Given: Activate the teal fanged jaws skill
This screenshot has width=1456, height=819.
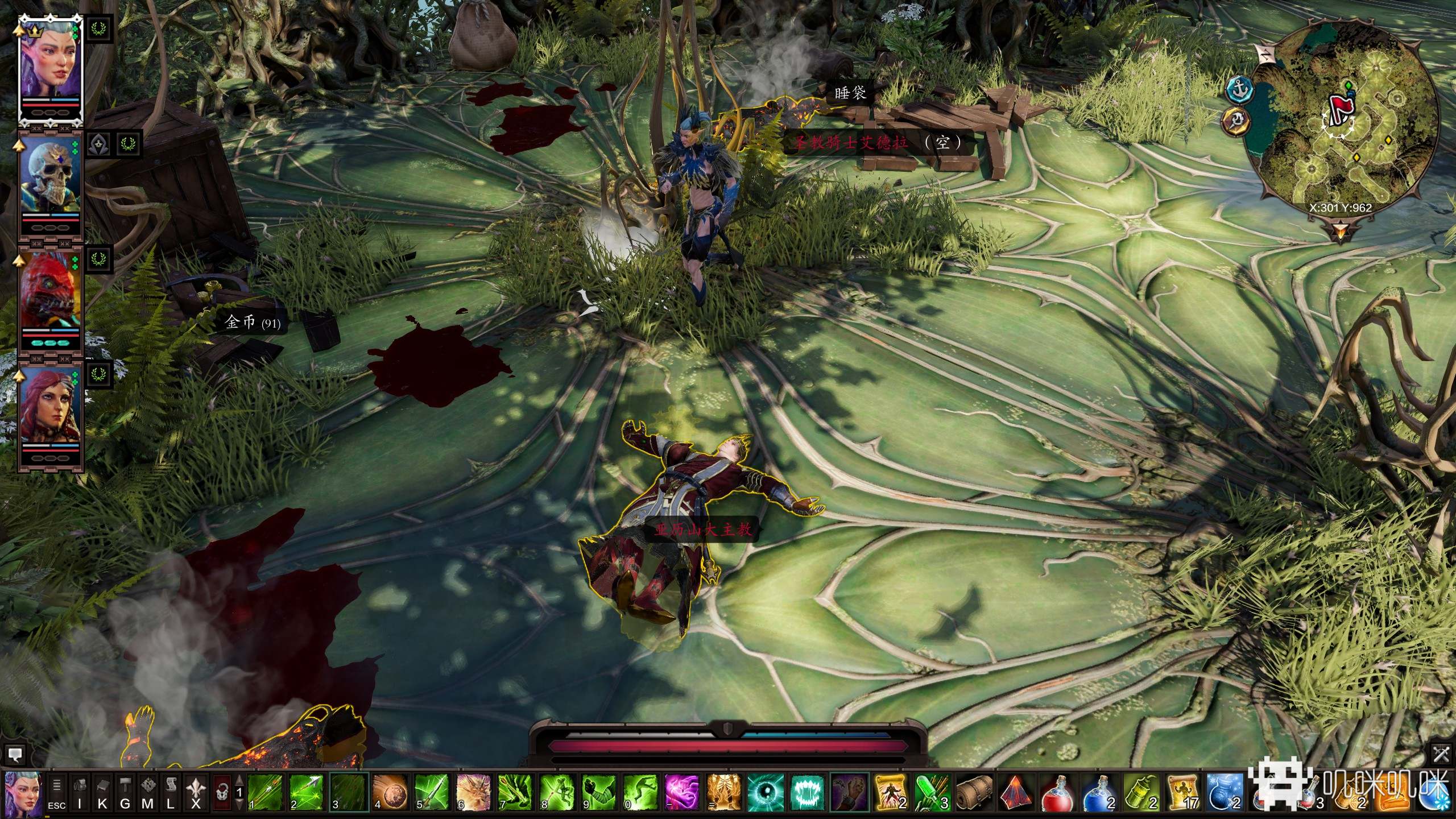Looking at the screenshot, I should click(806, 792).
